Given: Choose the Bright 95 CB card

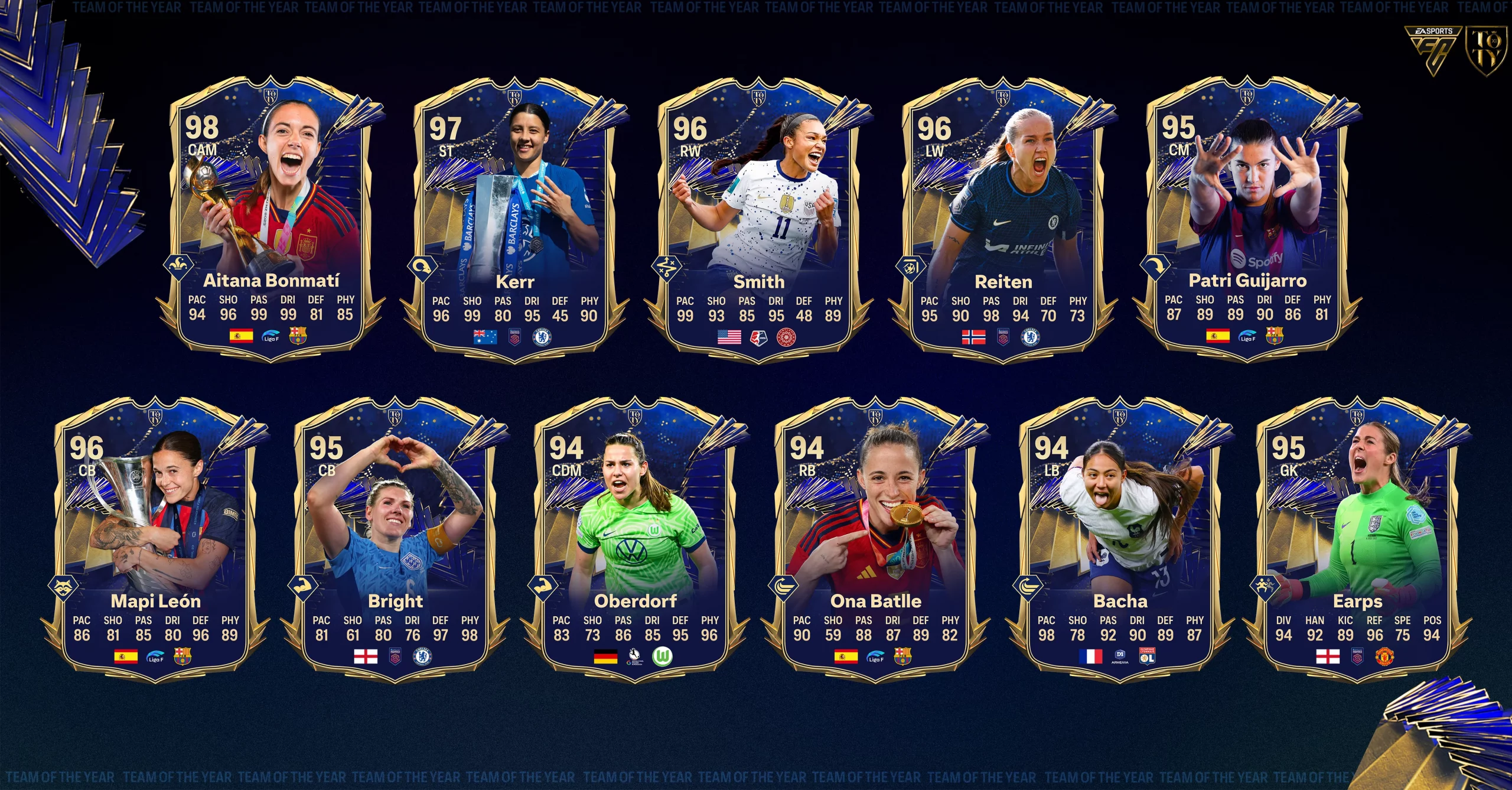Looking at the screenshot, I should 396,539.
